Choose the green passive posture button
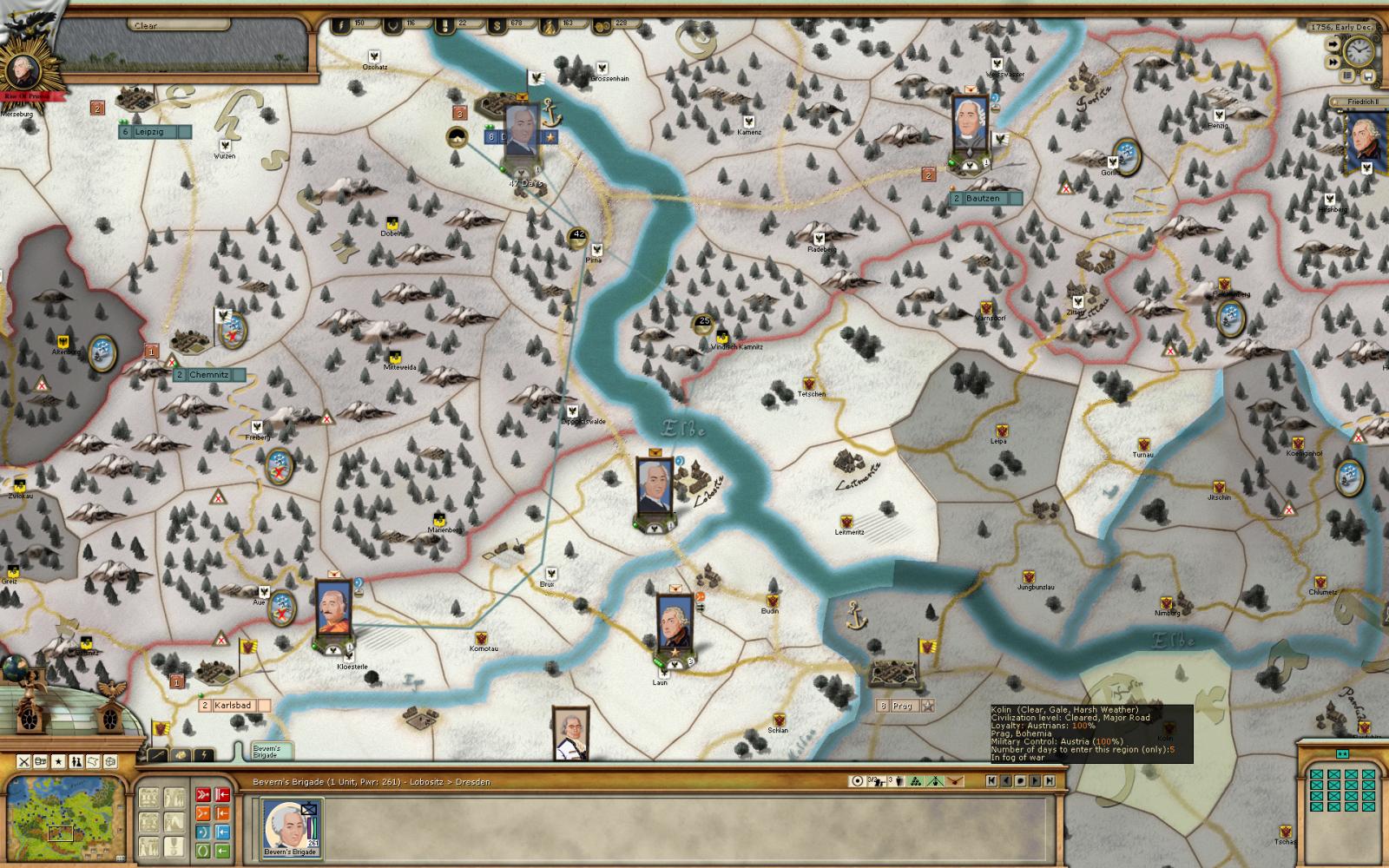Screen dimensions: 1389x868 pyautogui.click(x=202, y=851)
